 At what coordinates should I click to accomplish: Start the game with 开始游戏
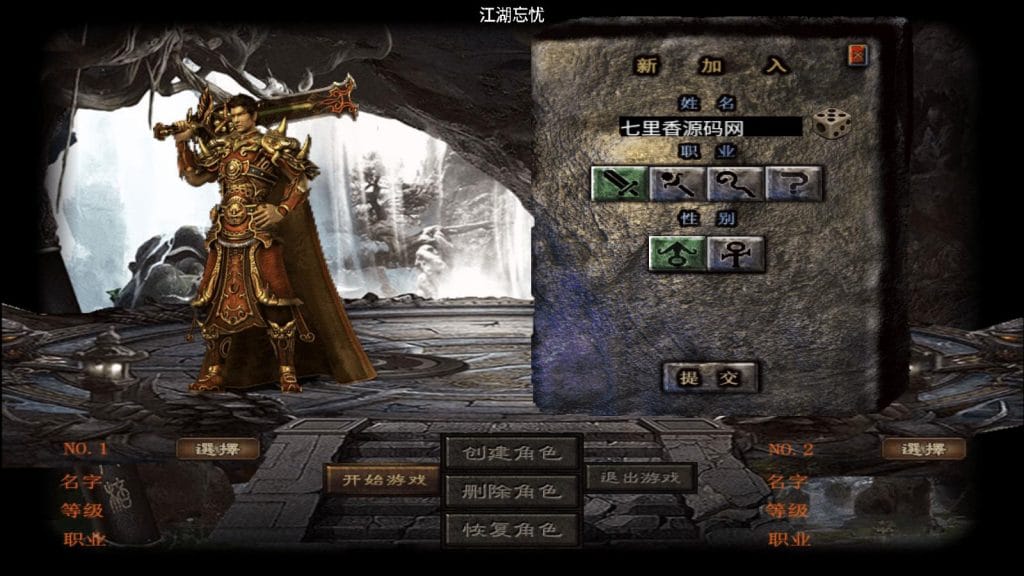(x=384, y=479)
